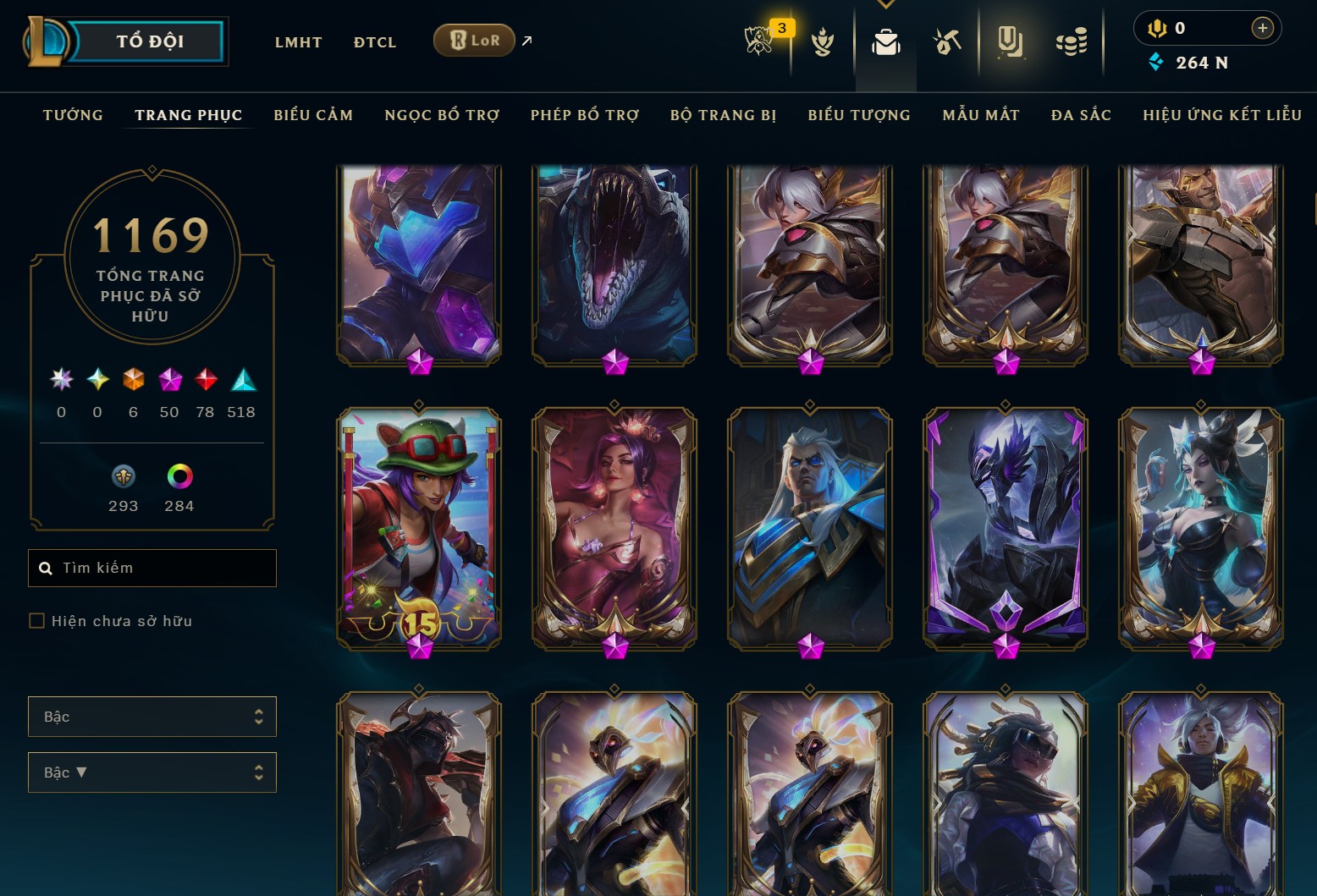Open the Esports hub icon with badge 3
Viewport: 1317px width, 896px height.
759,41
